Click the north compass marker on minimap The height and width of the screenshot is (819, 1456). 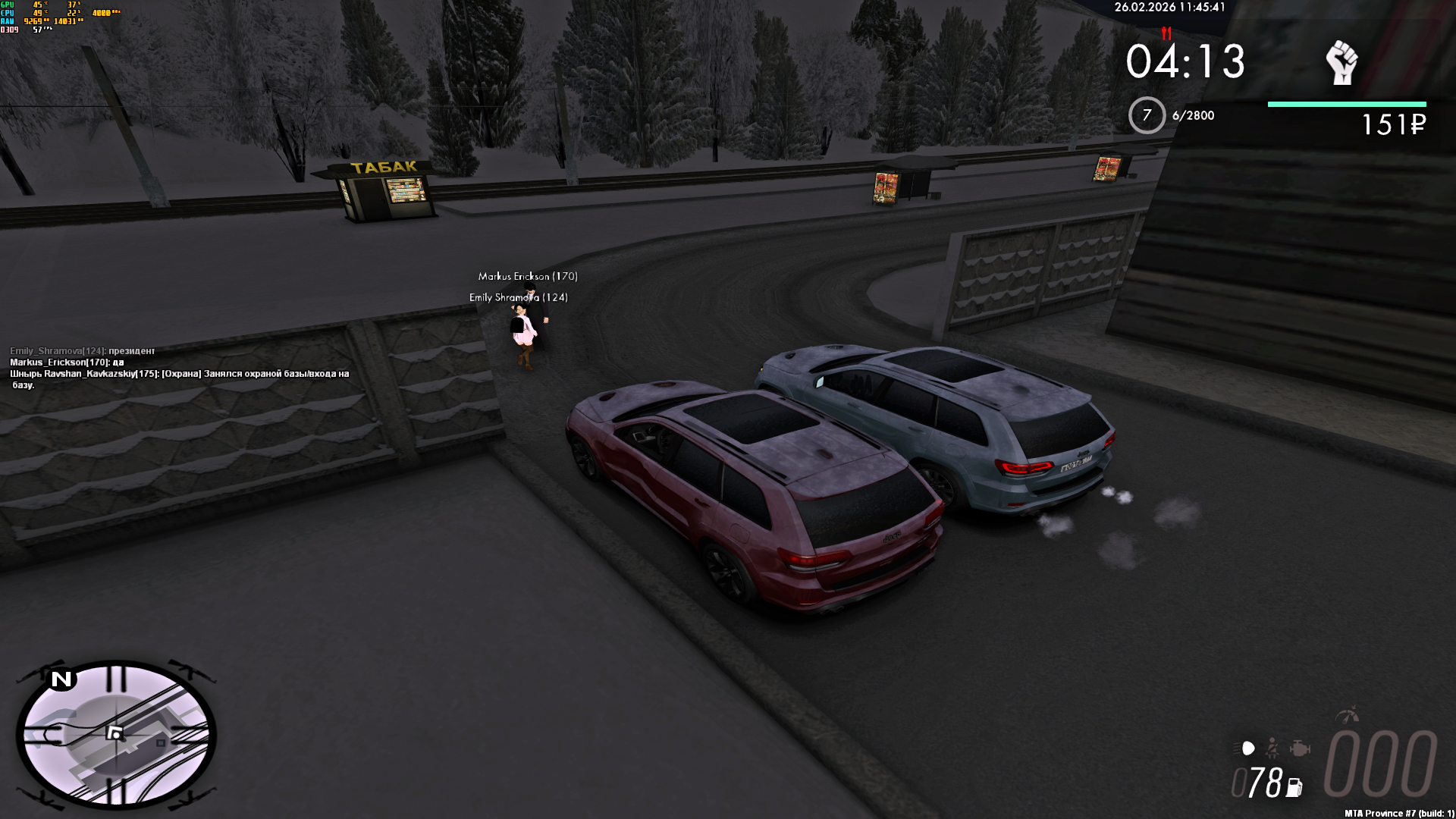61,679
